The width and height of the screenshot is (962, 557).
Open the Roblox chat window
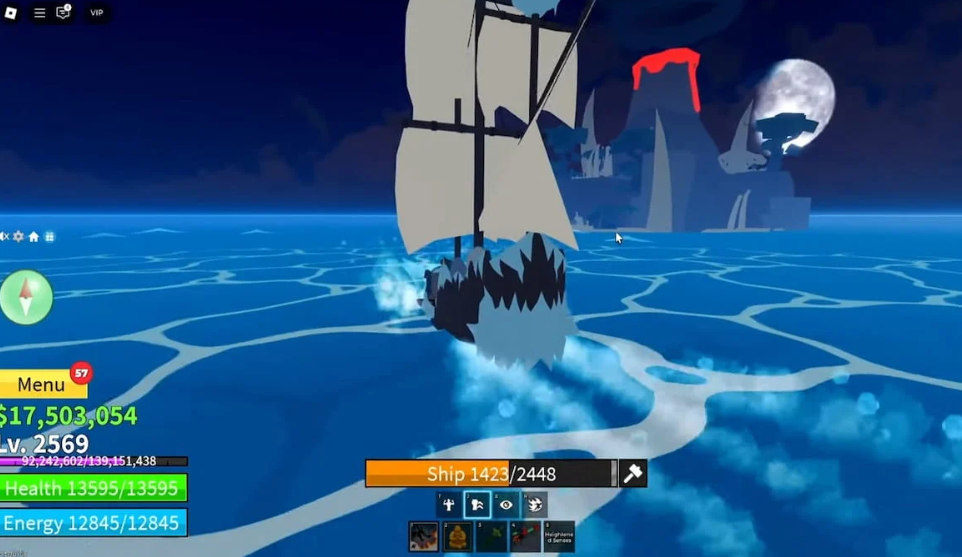coord(63,13)
